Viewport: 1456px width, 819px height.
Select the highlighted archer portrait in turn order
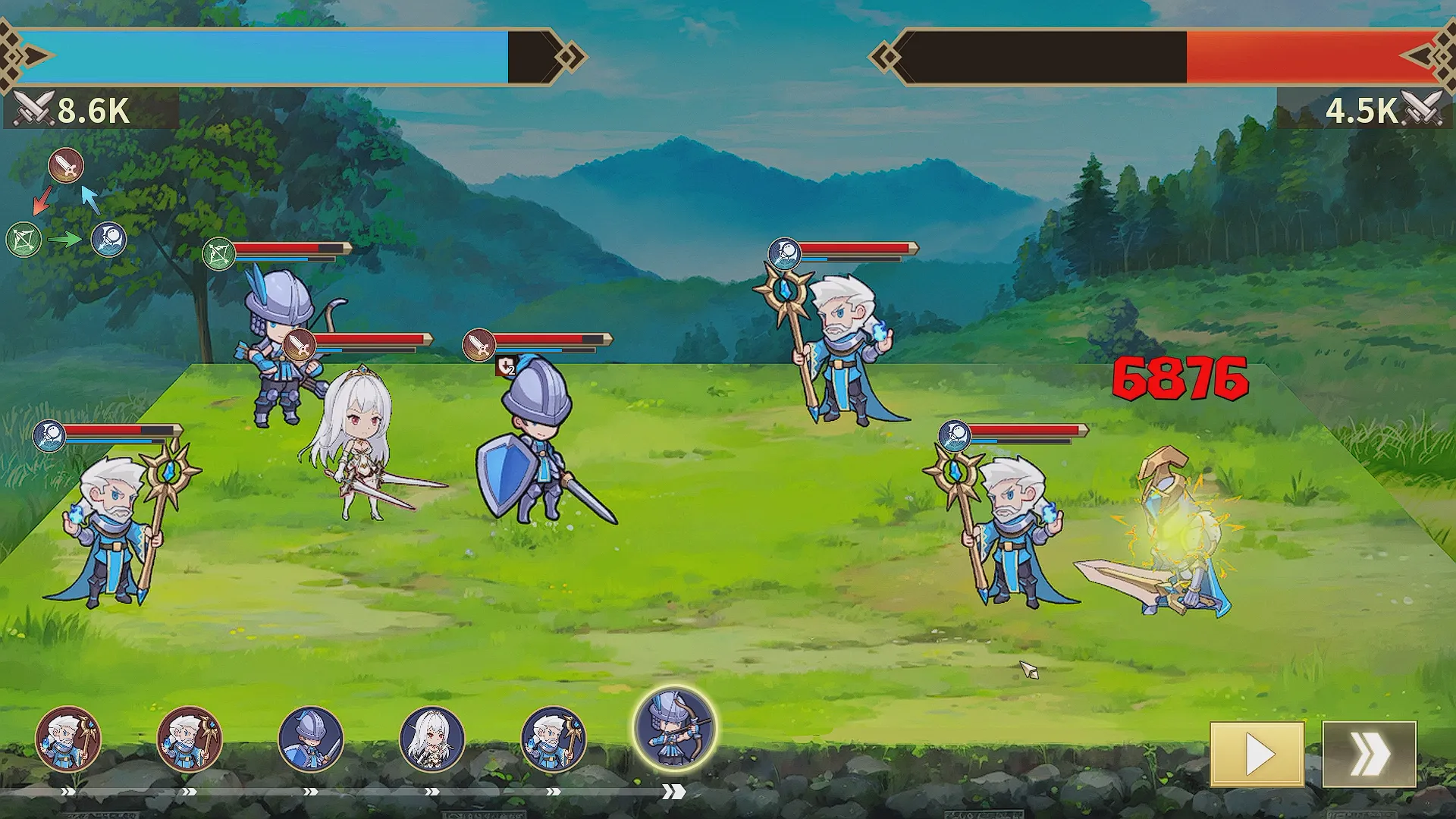[674, 727]
